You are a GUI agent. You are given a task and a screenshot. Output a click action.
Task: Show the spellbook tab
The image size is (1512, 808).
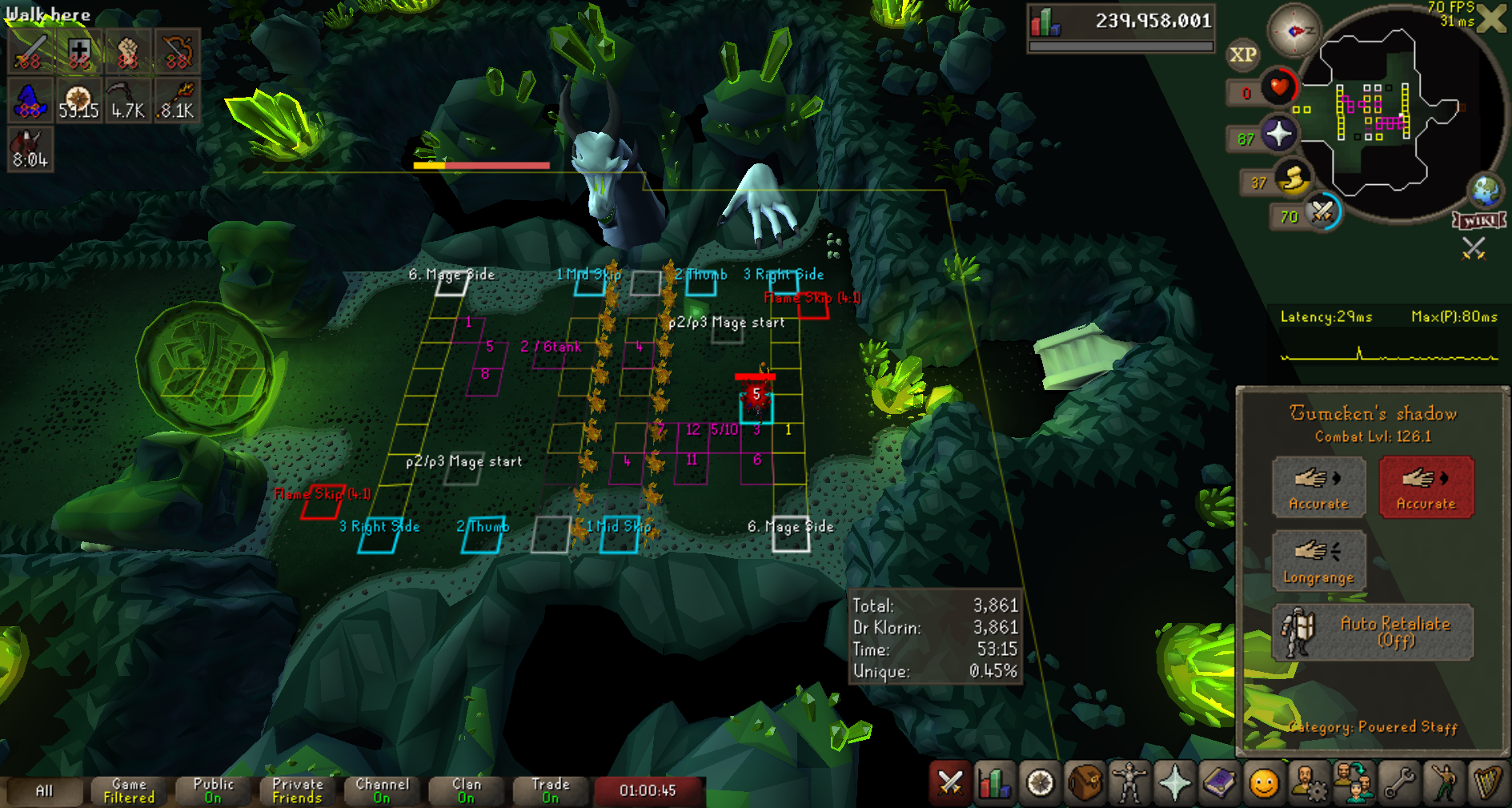[1219, 782]
